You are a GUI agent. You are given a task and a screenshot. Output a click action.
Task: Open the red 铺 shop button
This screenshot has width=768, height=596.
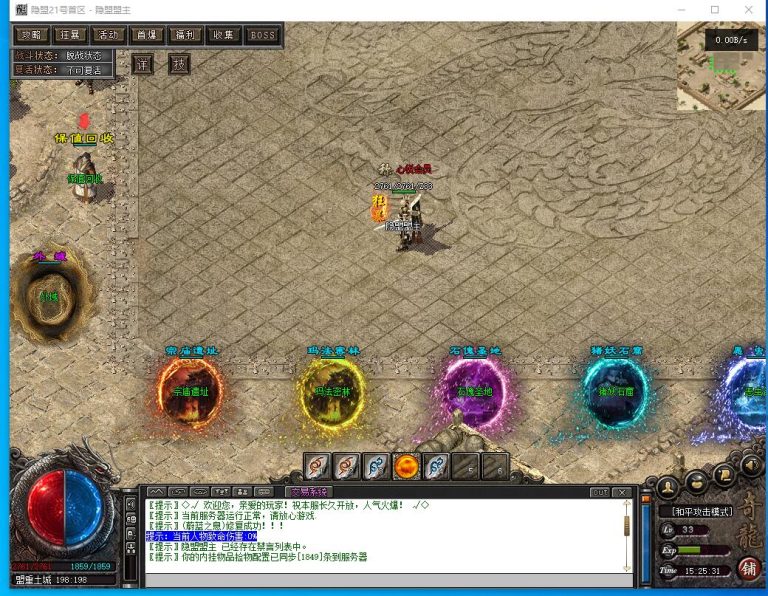pyautogui.click(x=747, y=567)
